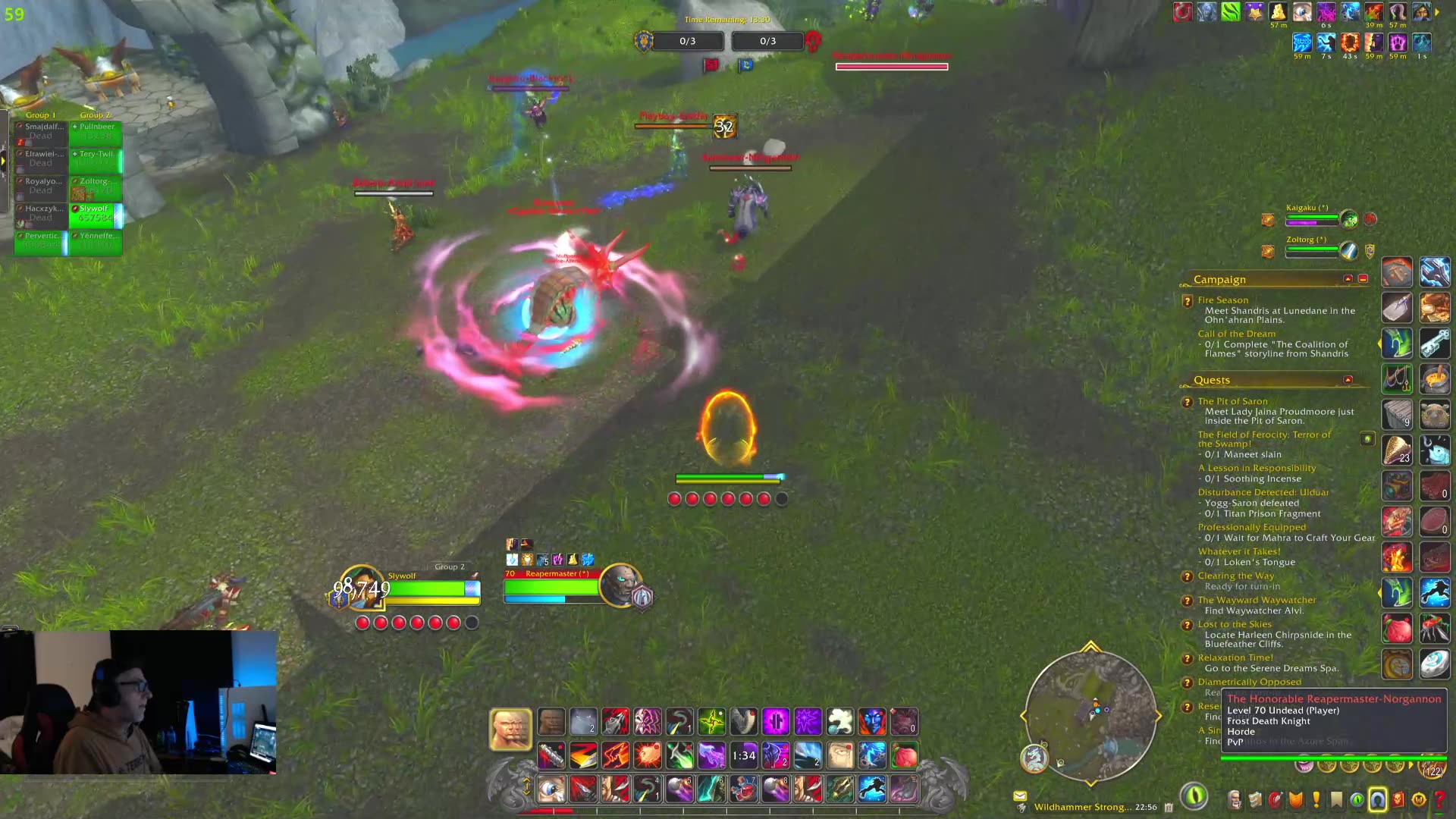Viewport: 1456px width, 819px height.
Task: Open the in-game Shop with the W icon
Action: click(x=1418, y=799)
